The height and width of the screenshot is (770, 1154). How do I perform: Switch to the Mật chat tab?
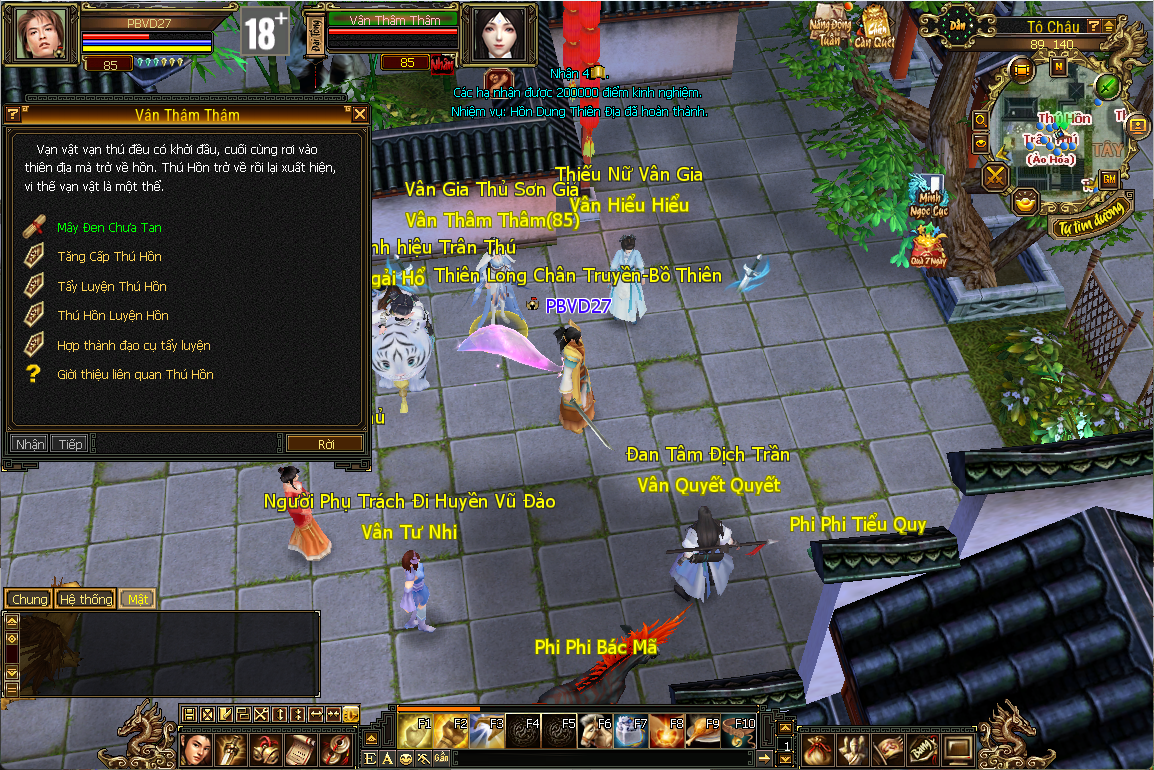click(137, 599)
